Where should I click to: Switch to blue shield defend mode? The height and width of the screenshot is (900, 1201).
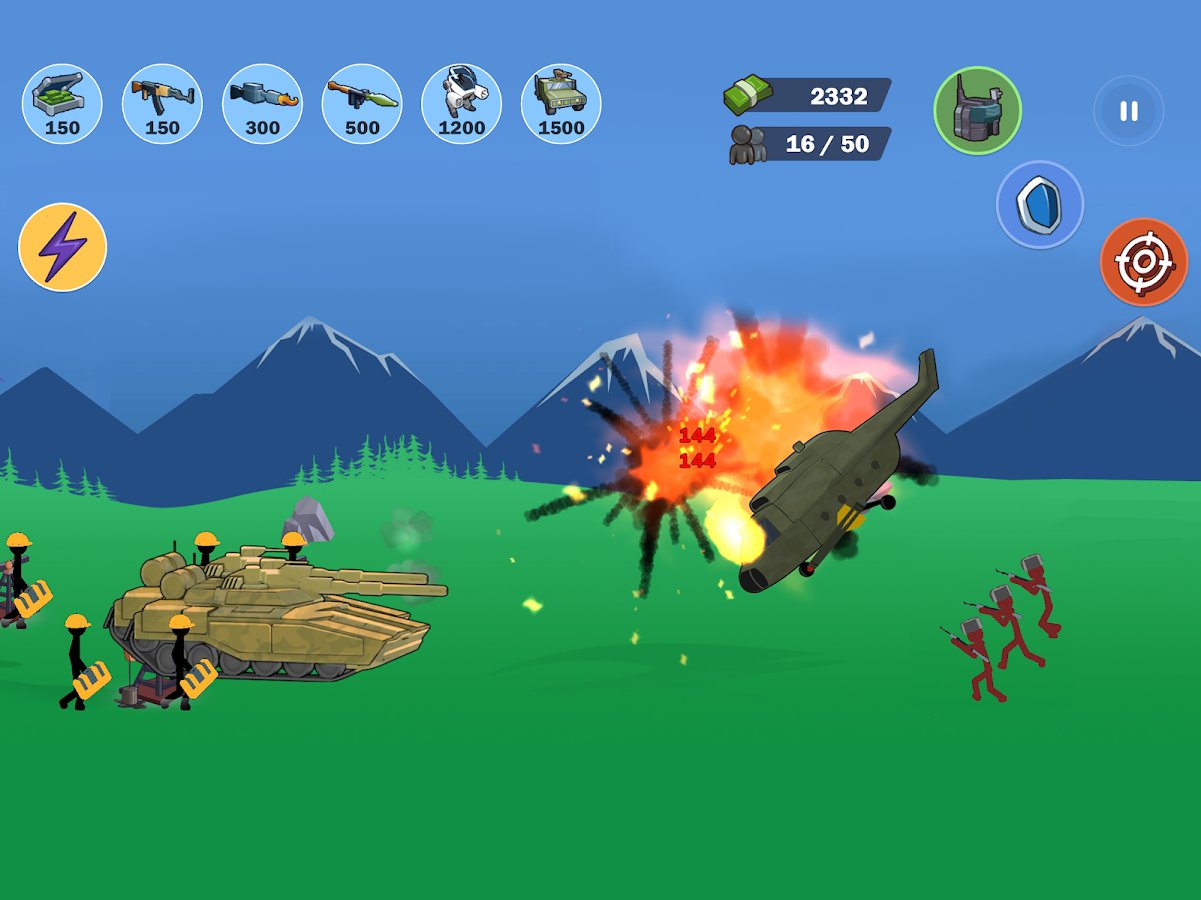point(1039,204)
